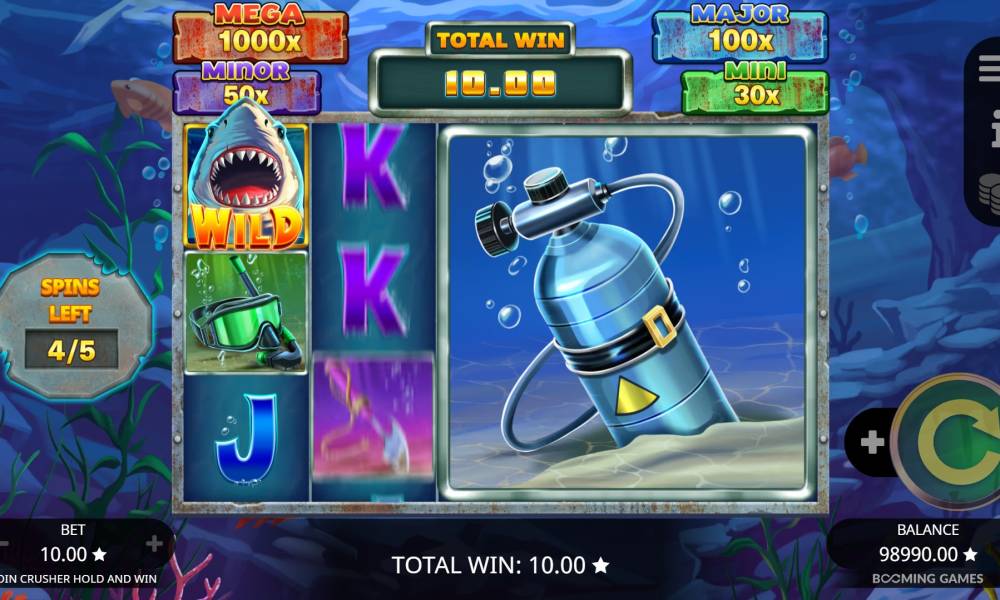Show the game info page
The height and width of the screenshot is (600, 1000).
click(994, 128)
